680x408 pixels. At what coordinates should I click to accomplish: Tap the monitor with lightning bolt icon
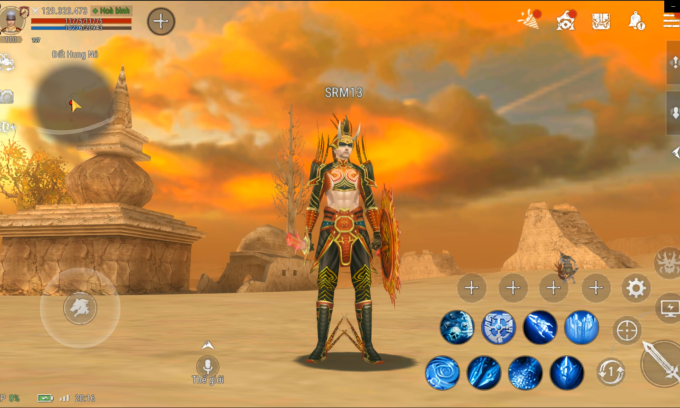click(668, 308)
